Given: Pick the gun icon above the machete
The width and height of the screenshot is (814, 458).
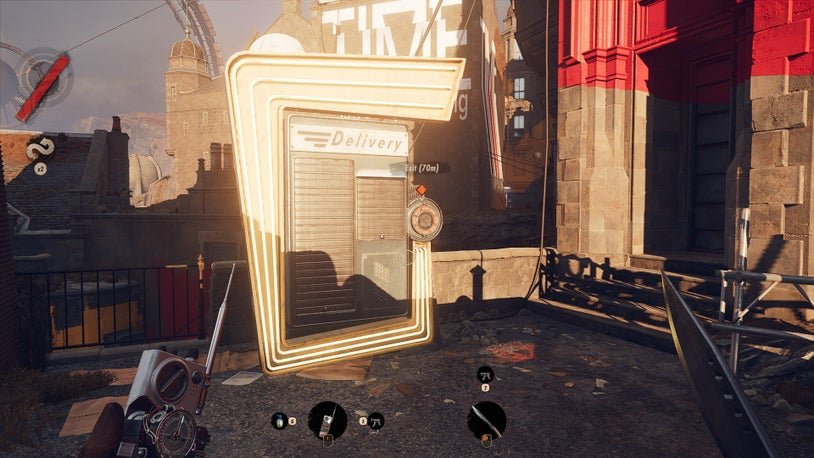Looking at the screenshot, I should pos(485,374).
